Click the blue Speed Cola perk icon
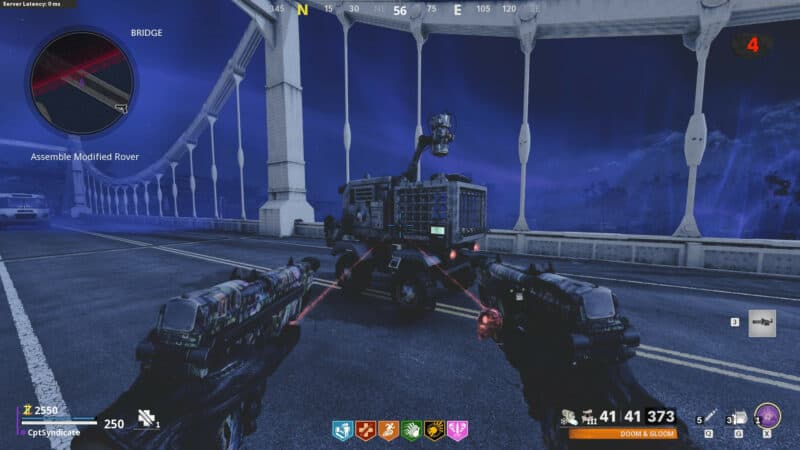Image resolution: width=800 pixels, height=450 pixels. click(x=342, y=431)
